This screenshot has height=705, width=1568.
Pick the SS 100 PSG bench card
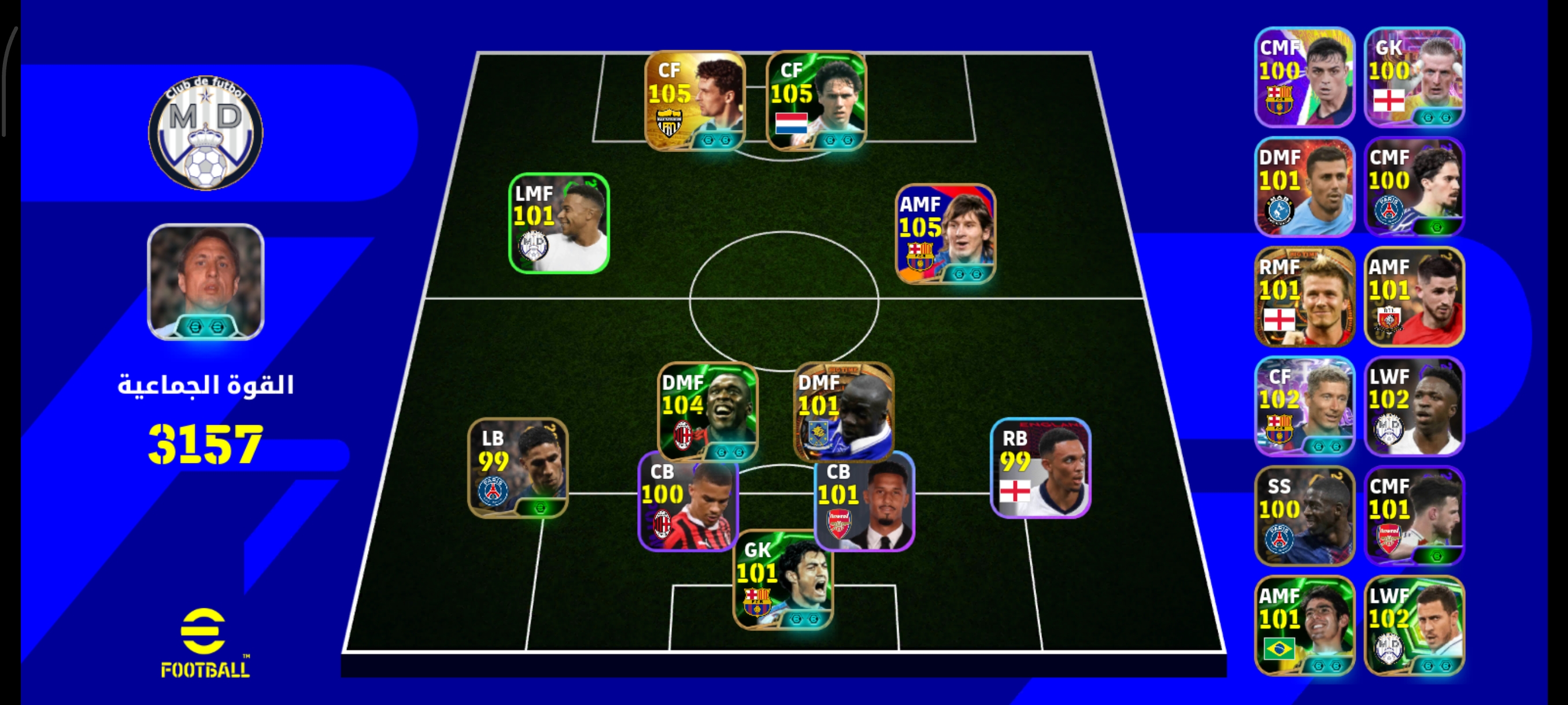point(1304,515)
